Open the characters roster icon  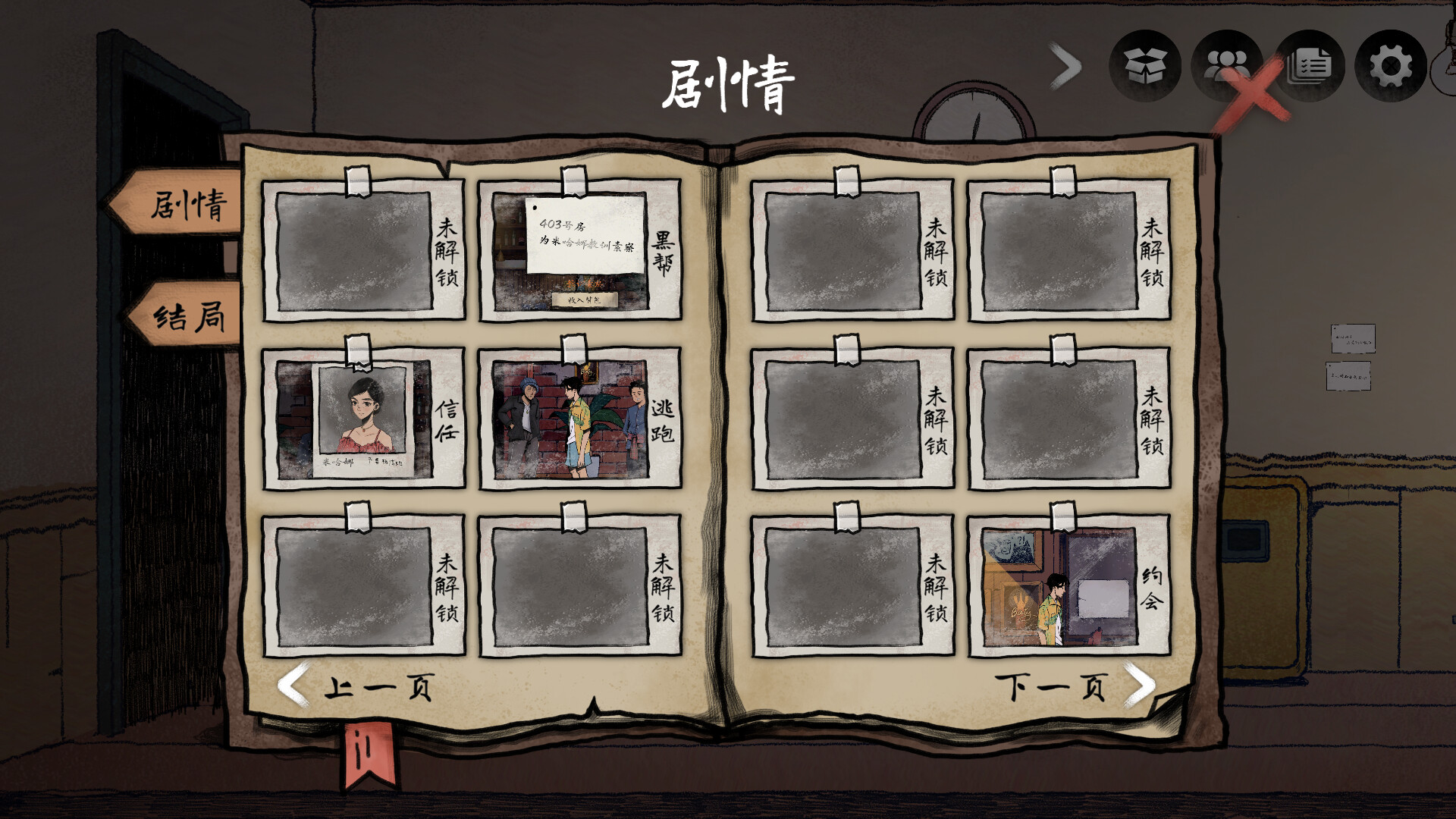[1226, 67]
